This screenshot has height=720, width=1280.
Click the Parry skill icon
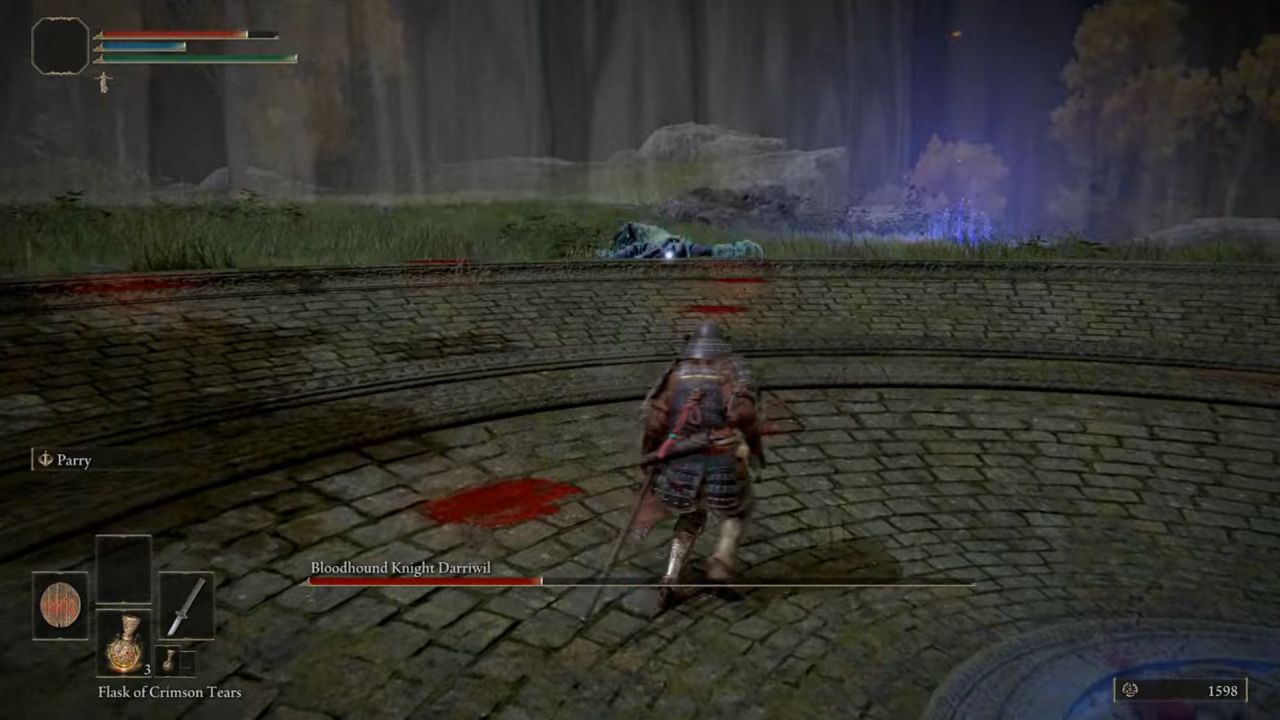[44, 460]
